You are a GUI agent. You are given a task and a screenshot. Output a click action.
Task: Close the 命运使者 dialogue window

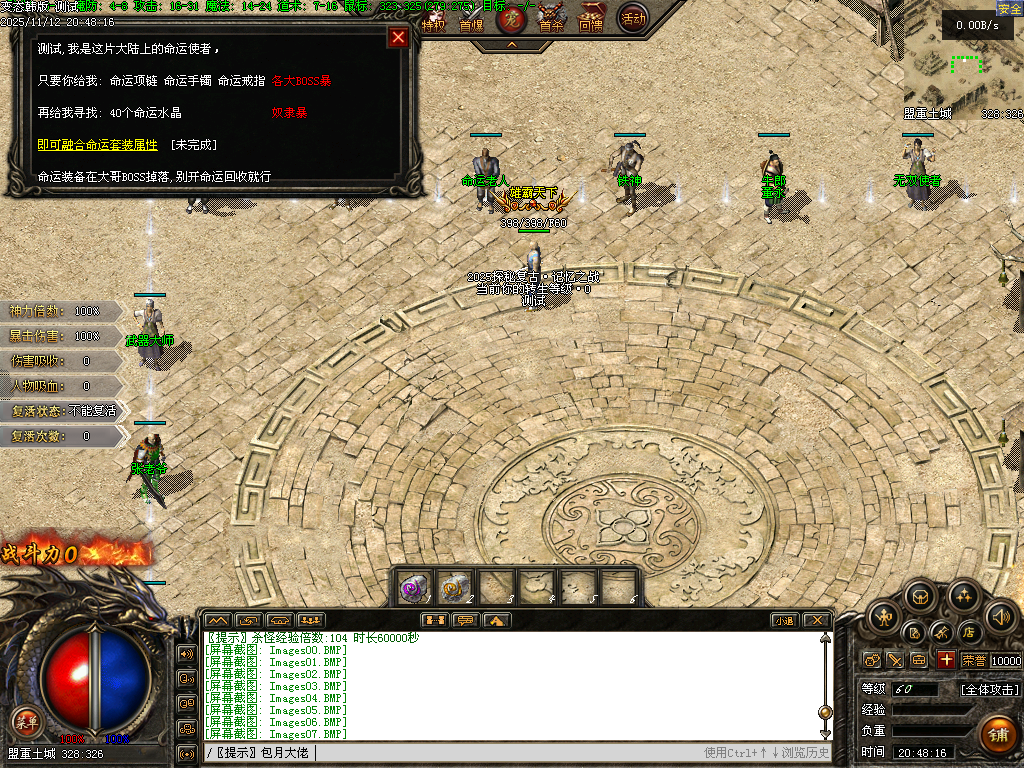pyautogui.click(x=398, y=38)
